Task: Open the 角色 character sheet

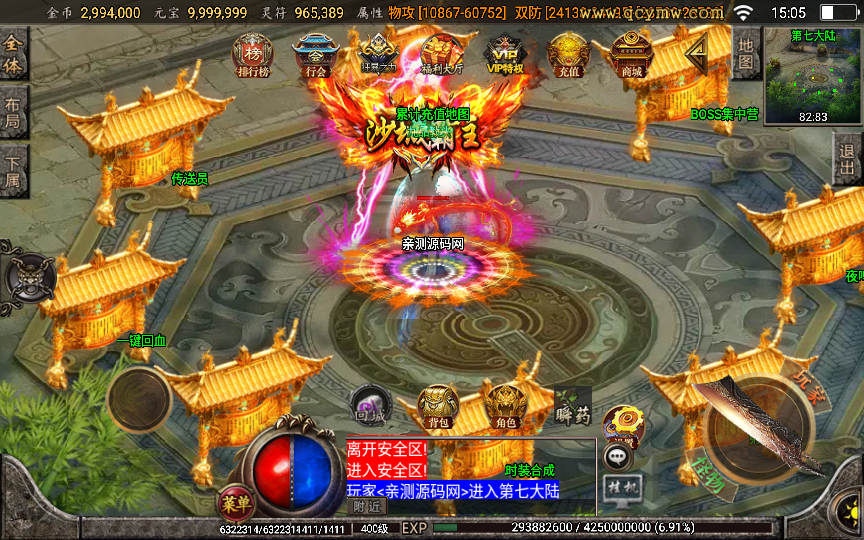Action: click(506, 407)
